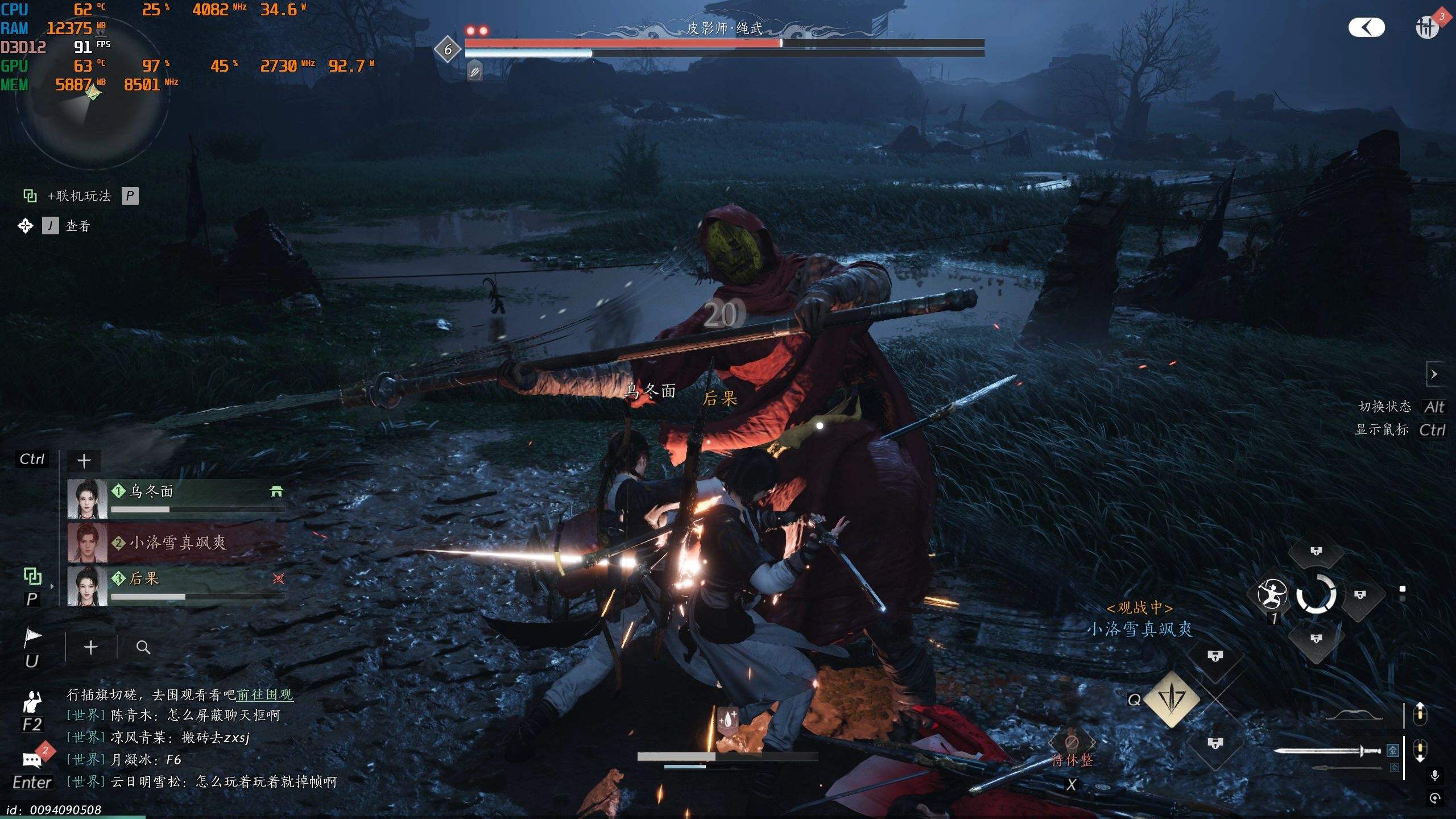
Task: Select the sword weapon slot
Action: (x=1327, y=751)
